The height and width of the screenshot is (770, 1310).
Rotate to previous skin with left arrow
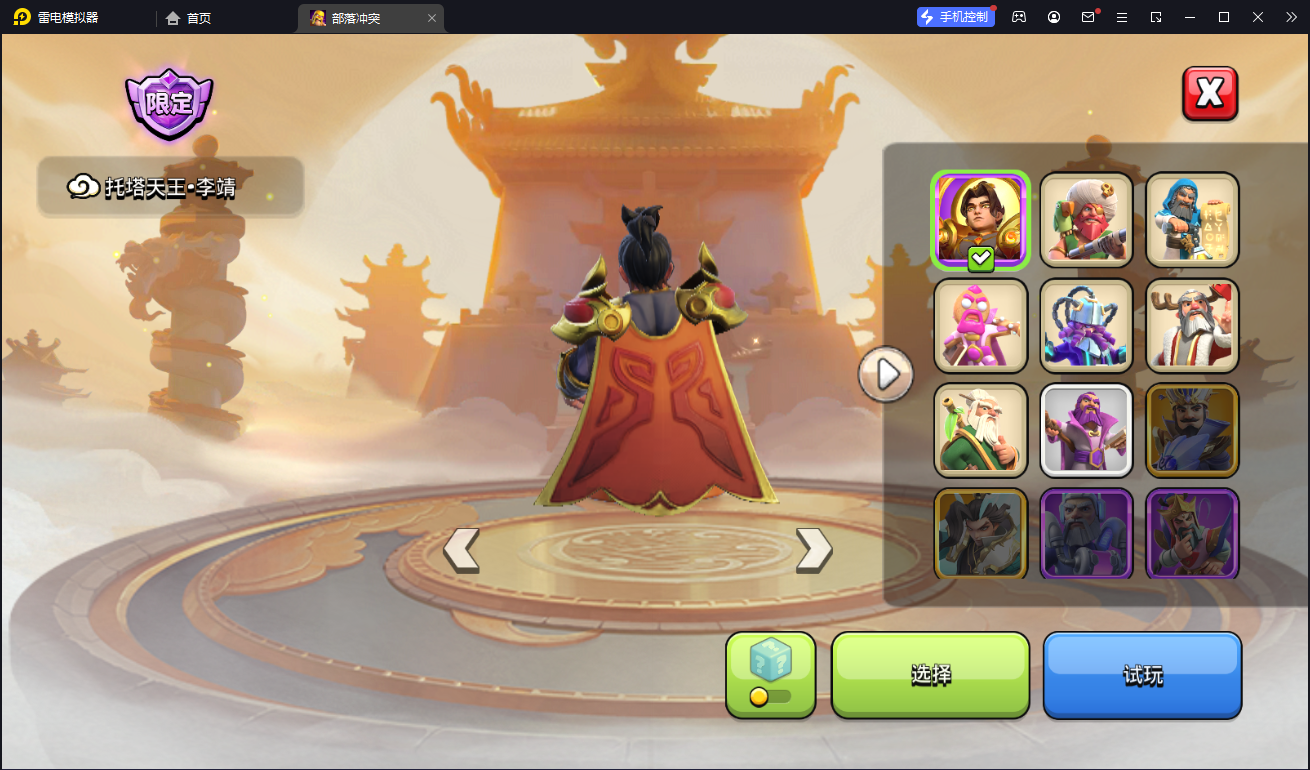coord(461,549)
